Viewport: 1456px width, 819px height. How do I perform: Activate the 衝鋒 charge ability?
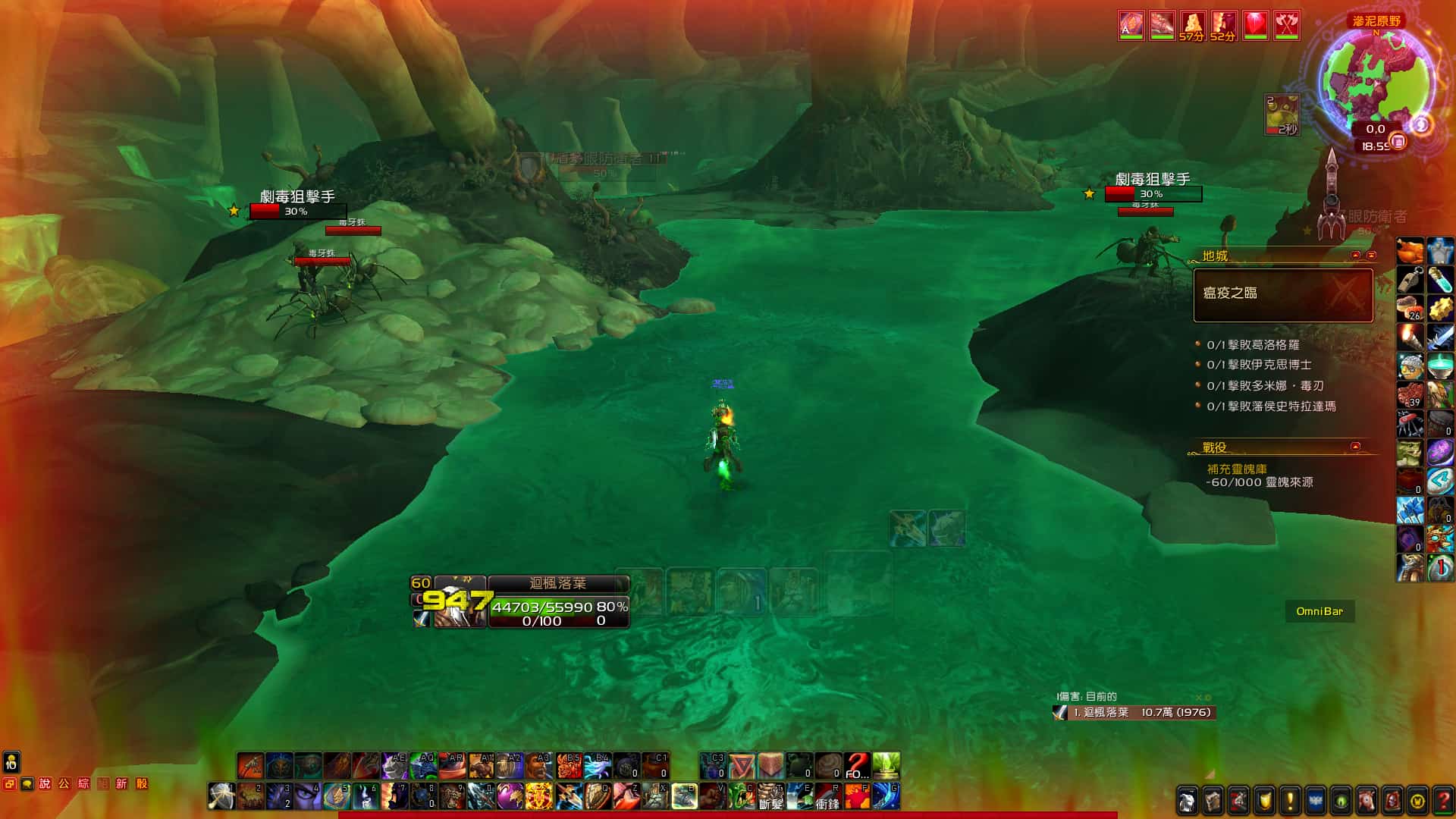point(827,796)
